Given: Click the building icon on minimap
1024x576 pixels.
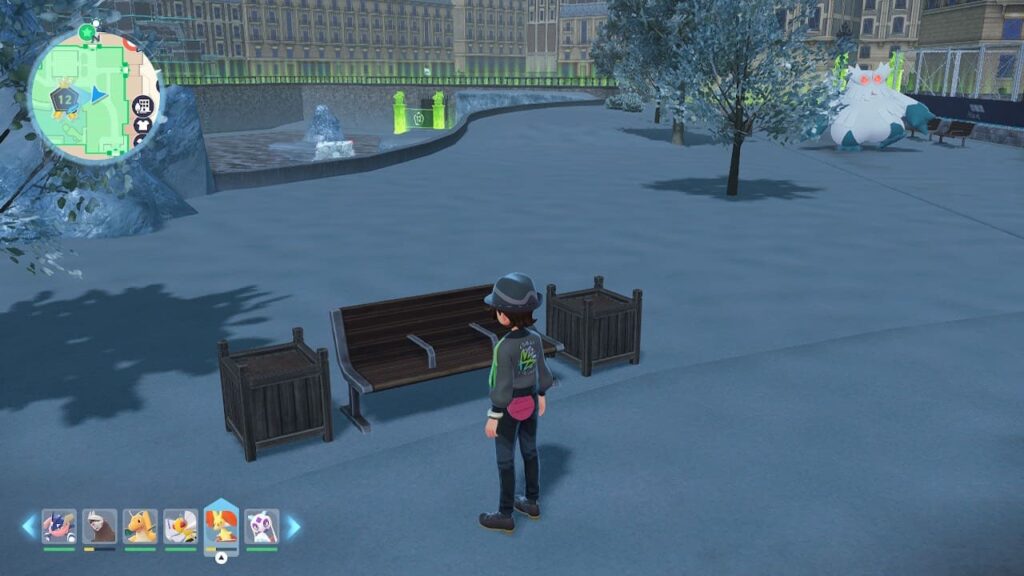Looking at the screenshot, I should [x=143, y=106].
